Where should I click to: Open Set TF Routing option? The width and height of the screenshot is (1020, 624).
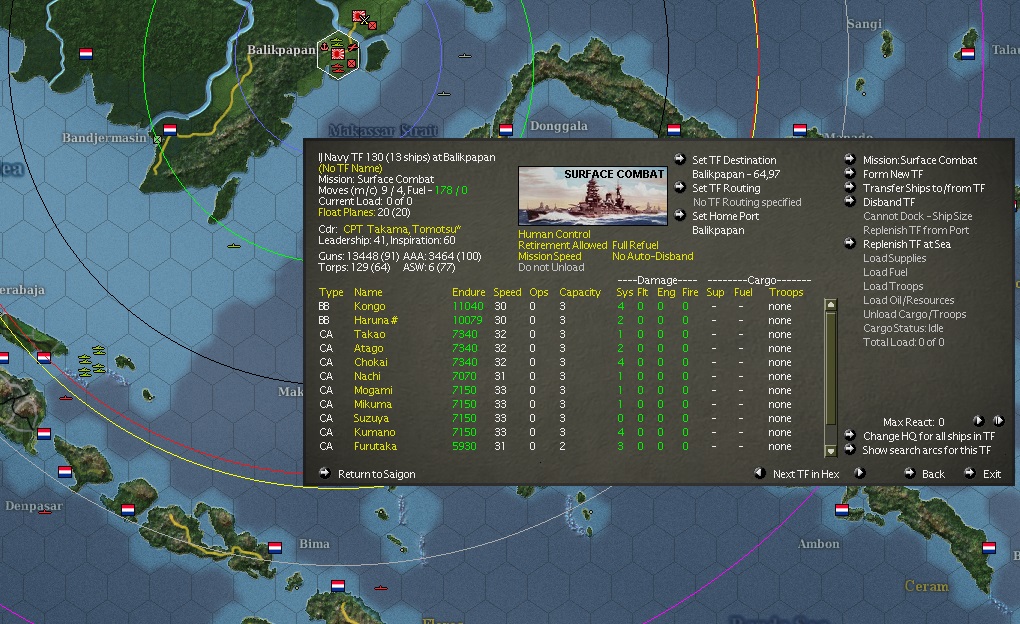point(726,188)
